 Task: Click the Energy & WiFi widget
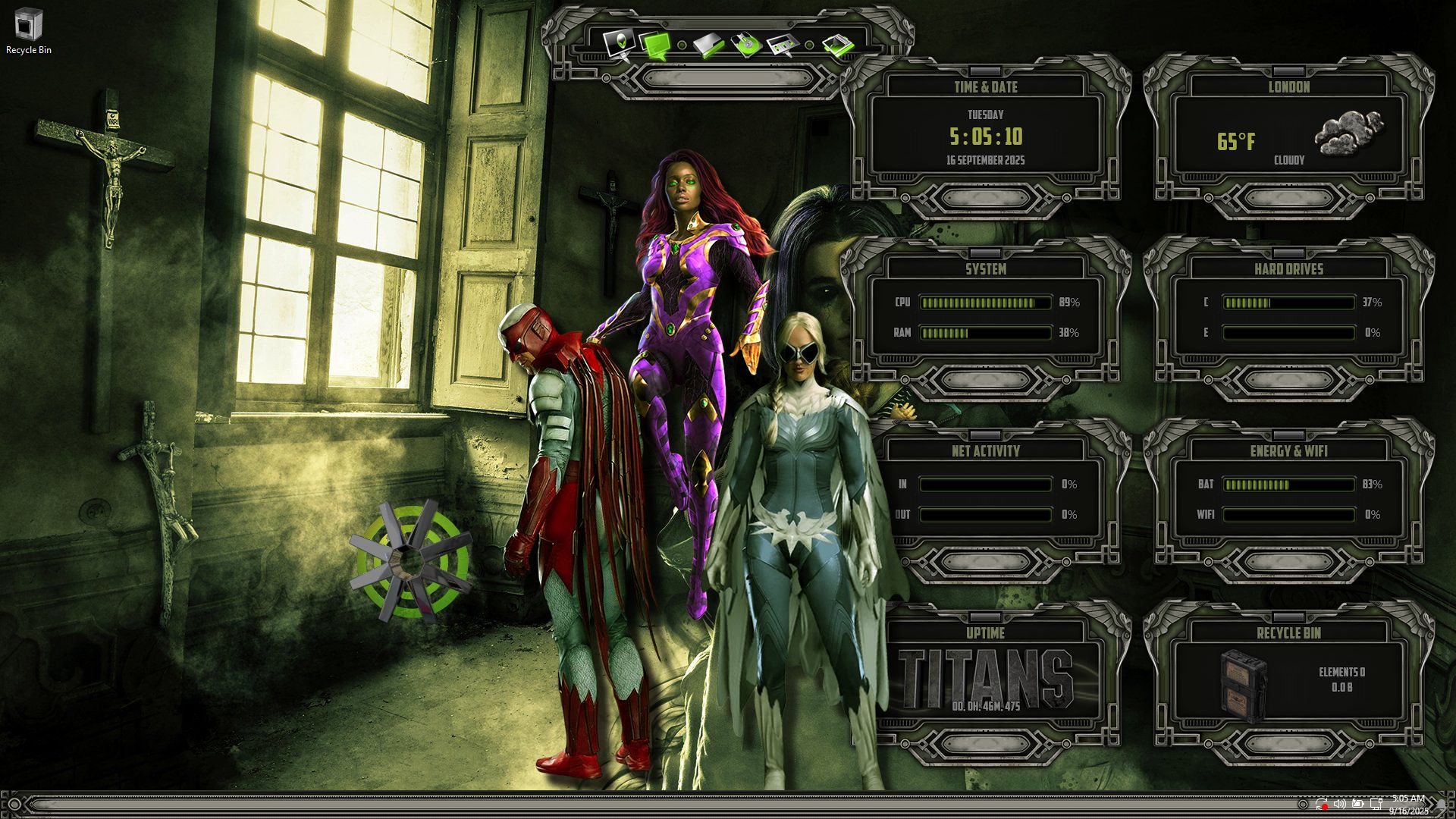pos(1288,499)
